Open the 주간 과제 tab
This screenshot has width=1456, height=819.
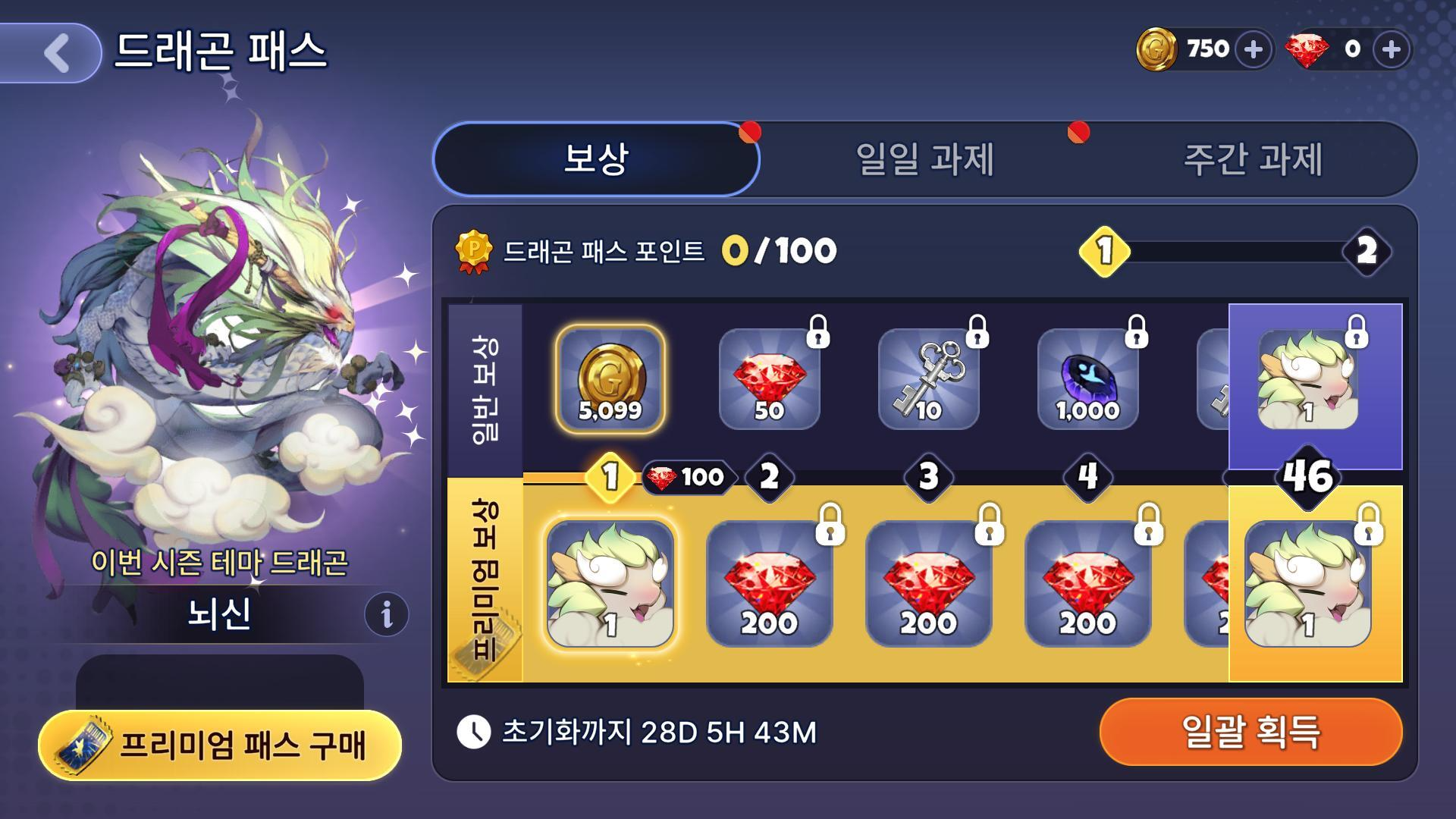point(1253,159)
